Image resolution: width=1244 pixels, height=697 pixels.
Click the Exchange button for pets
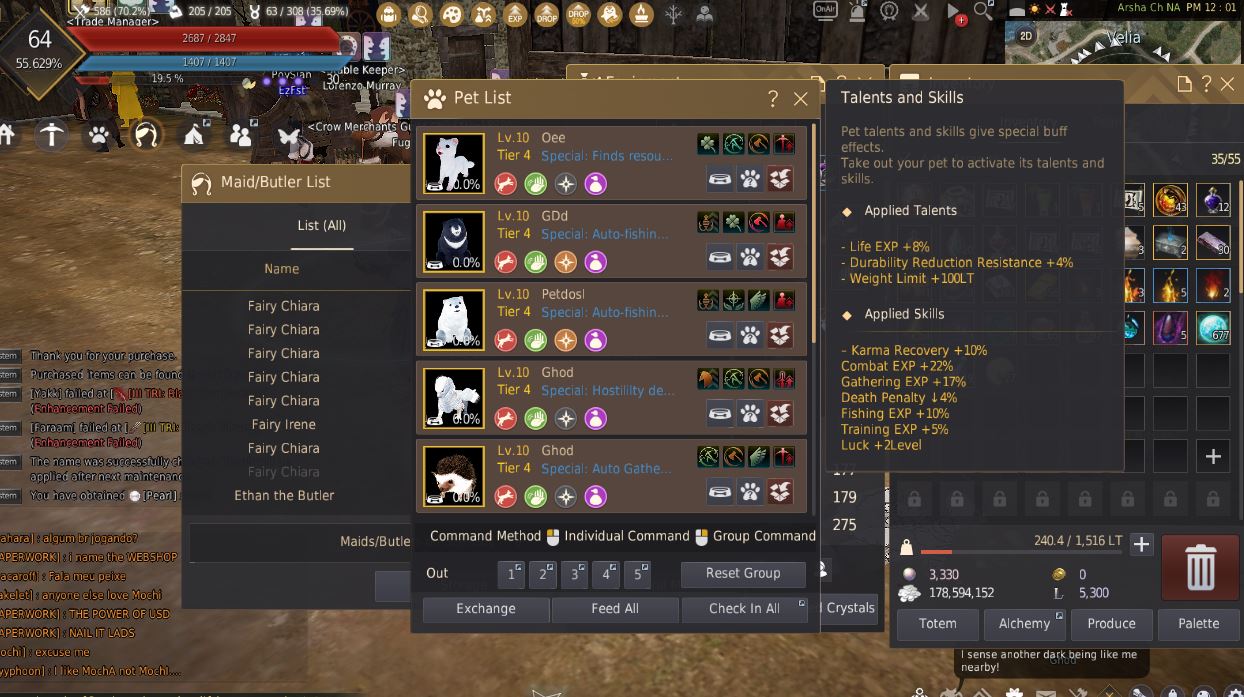tap(486, 608)
